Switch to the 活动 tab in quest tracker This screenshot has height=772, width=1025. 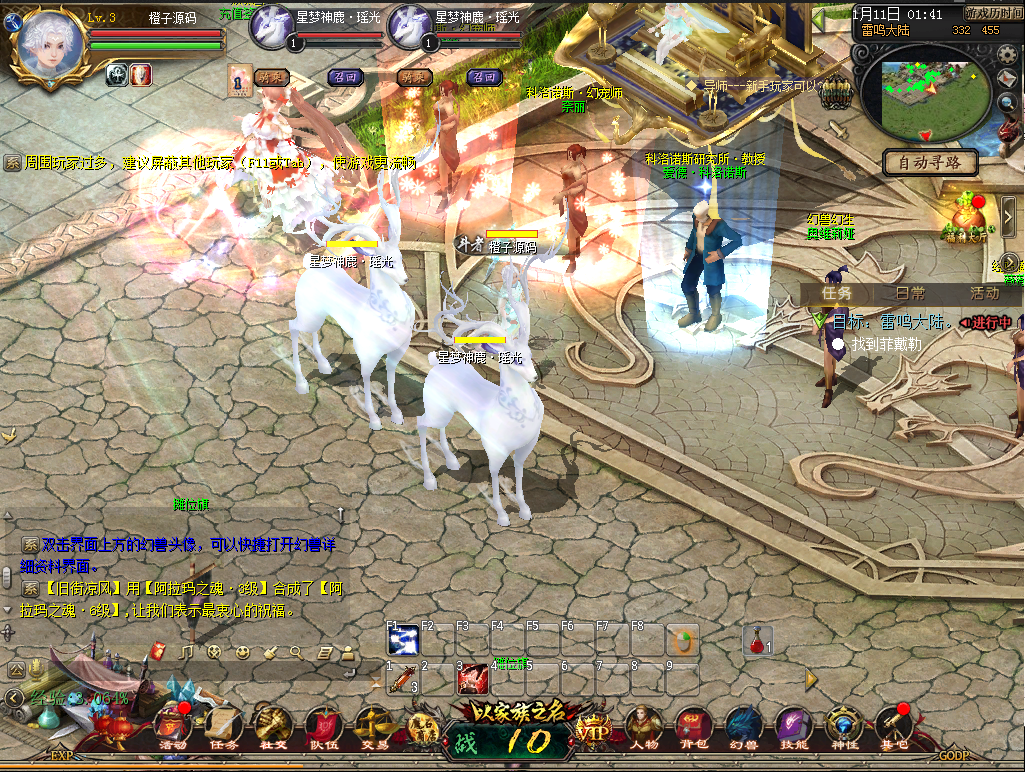pos(984,293)
